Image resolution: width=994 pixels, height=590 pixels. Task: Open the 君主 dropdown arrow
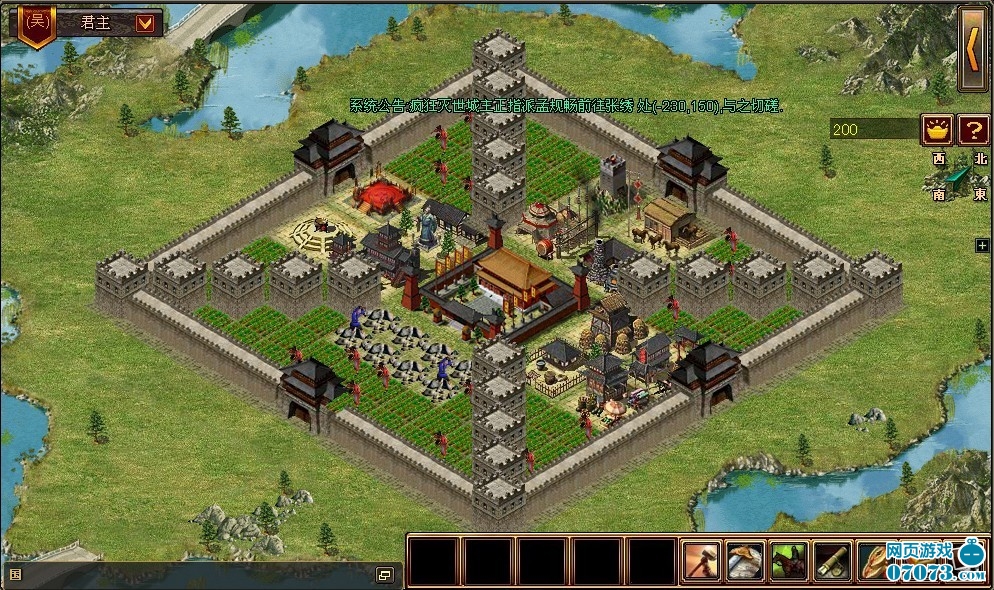pos(145,22)
